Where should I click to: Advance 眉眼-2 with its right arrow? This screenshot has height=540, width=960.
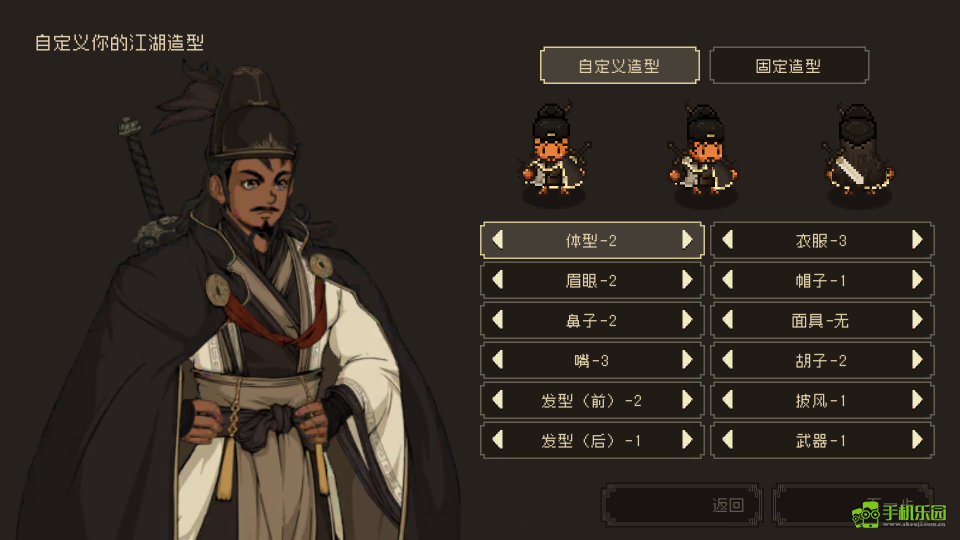click(687, 280)
